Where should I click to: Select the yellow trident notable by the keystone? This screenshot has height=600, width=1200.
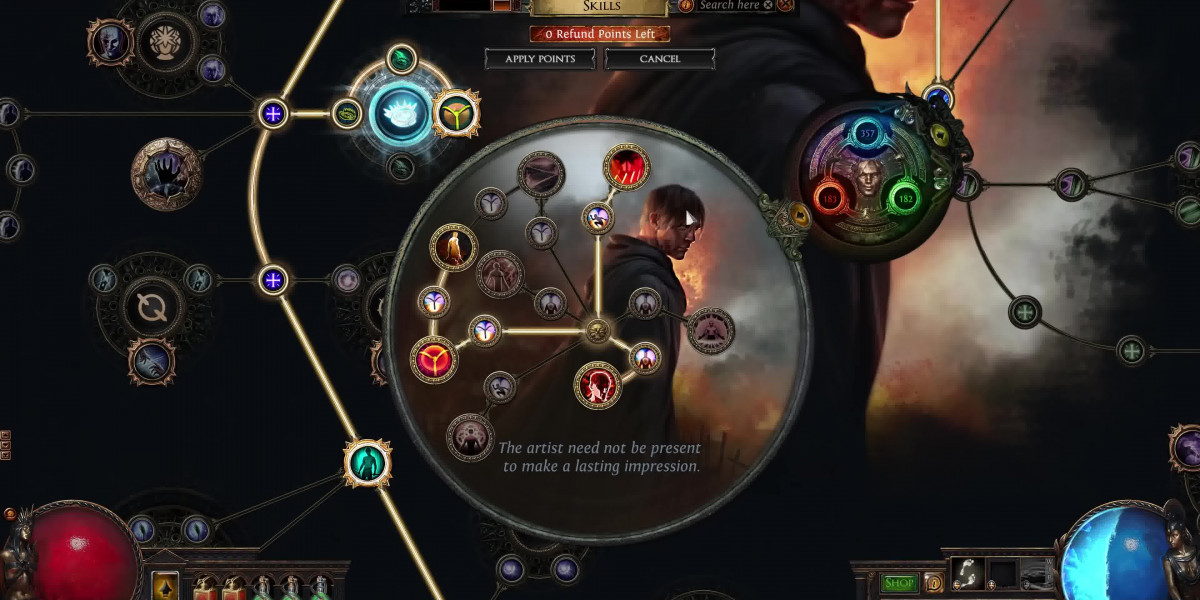click(456, 113)
